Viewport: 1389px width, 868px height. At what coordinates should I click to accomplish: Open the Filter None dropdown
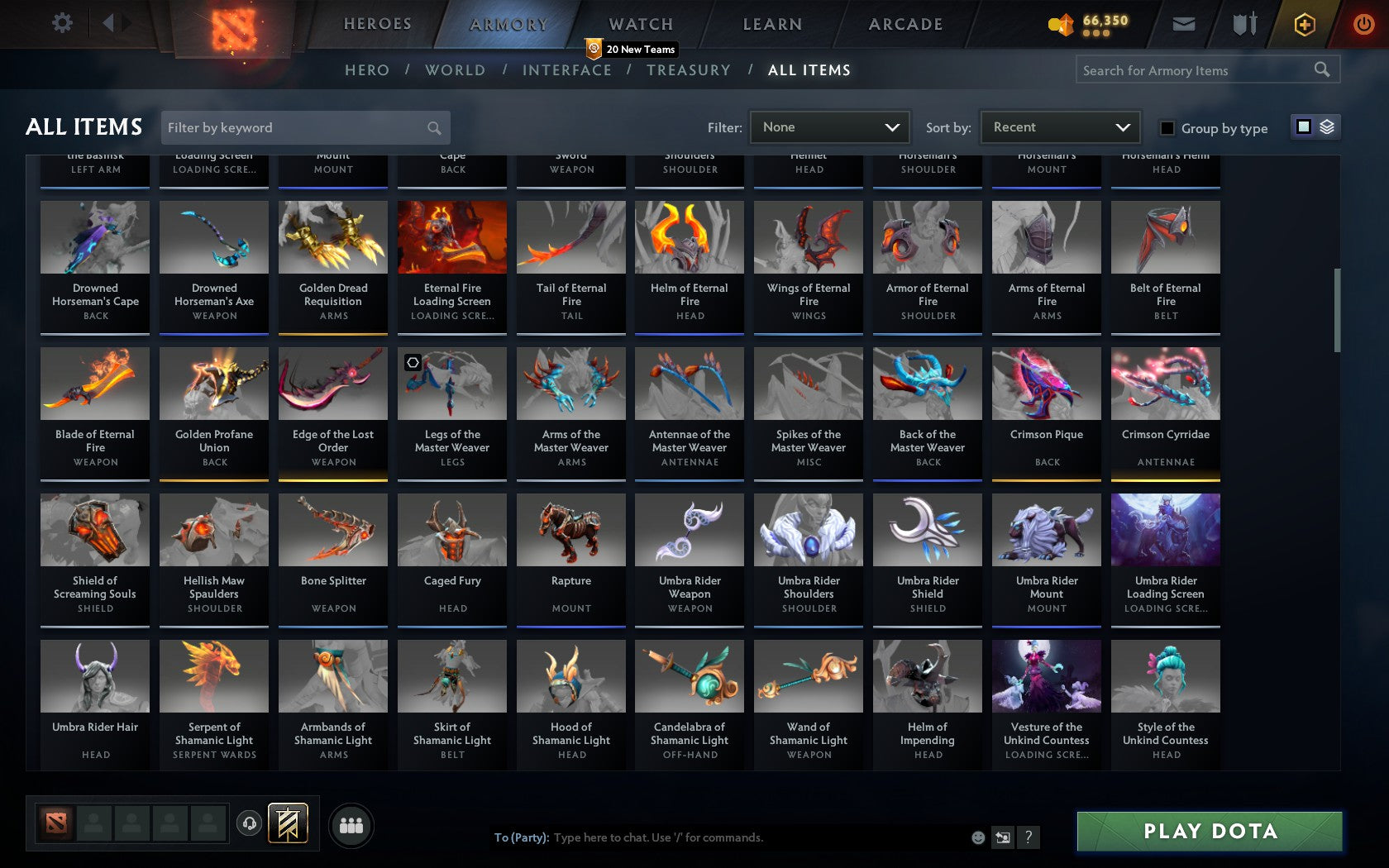point(829,127)
